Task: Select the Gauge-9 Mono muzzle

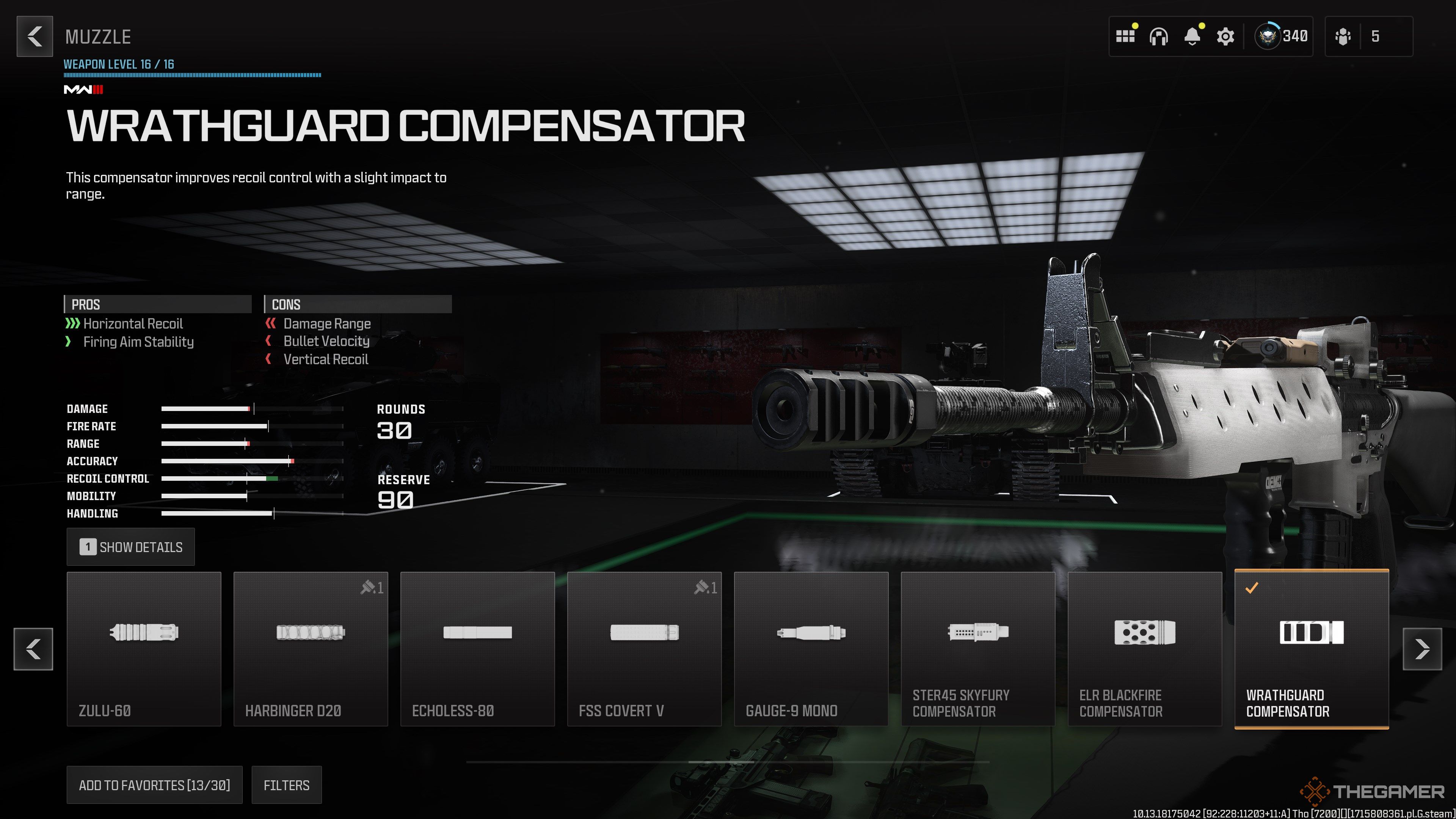Action: click(x=811, y=648)
